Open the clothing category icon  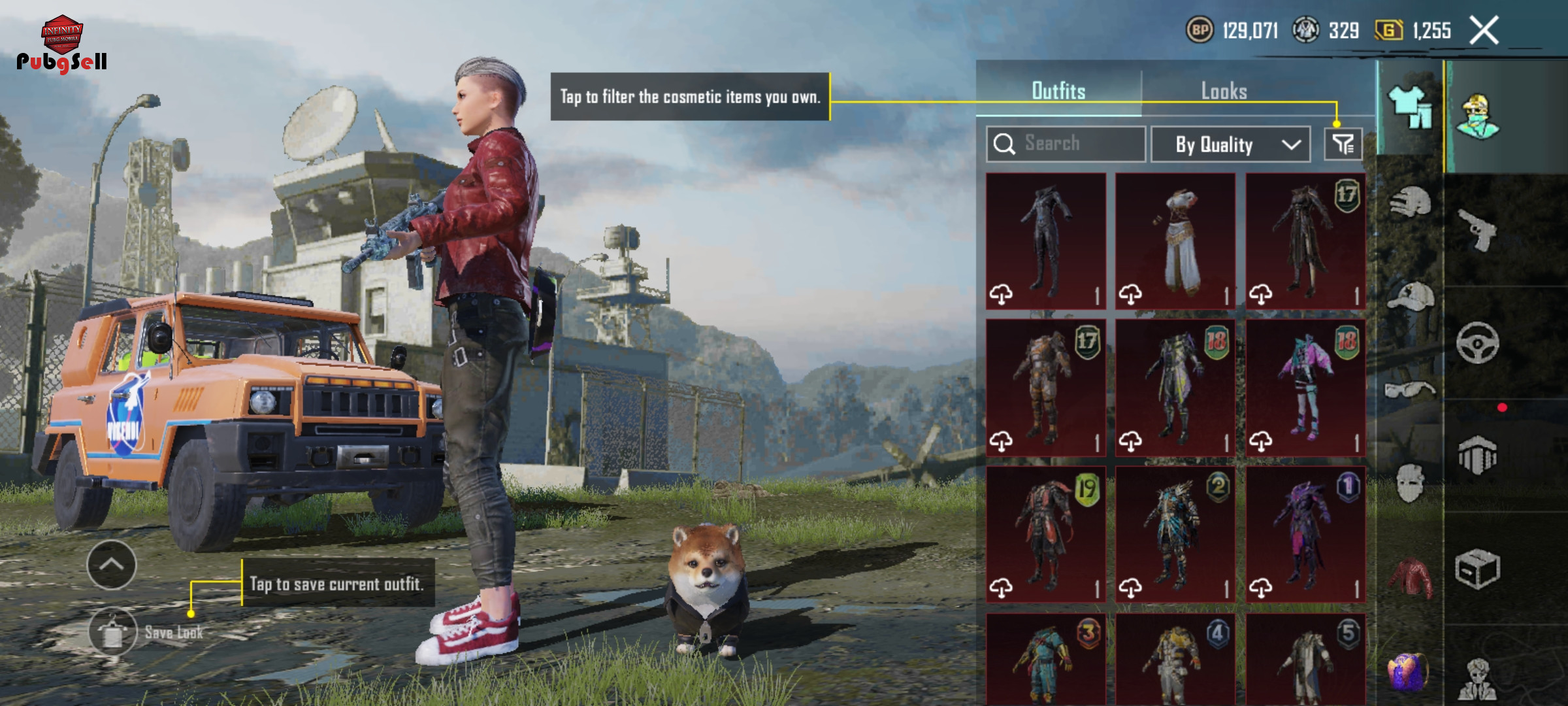coord(1411,108)
